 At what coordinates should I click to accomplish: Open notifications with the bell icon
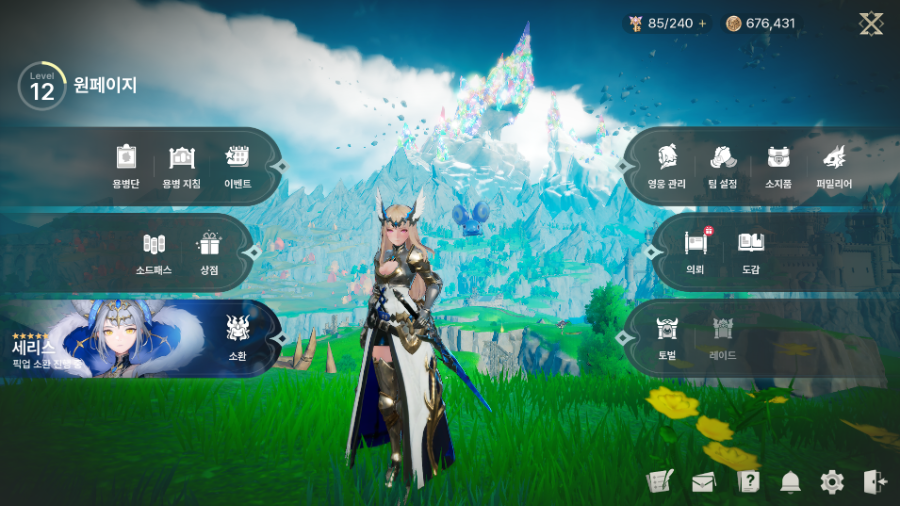click(791, 482)
